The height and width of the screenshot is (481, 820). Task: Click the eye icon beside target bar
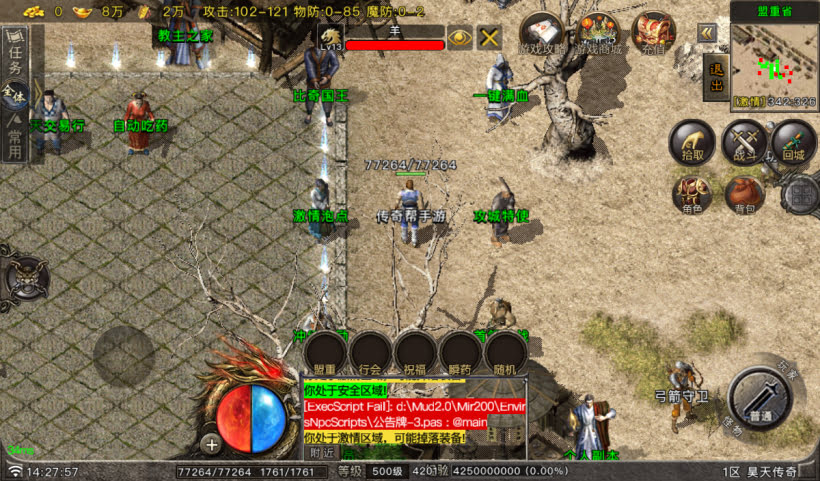click(x=460, y=37)
